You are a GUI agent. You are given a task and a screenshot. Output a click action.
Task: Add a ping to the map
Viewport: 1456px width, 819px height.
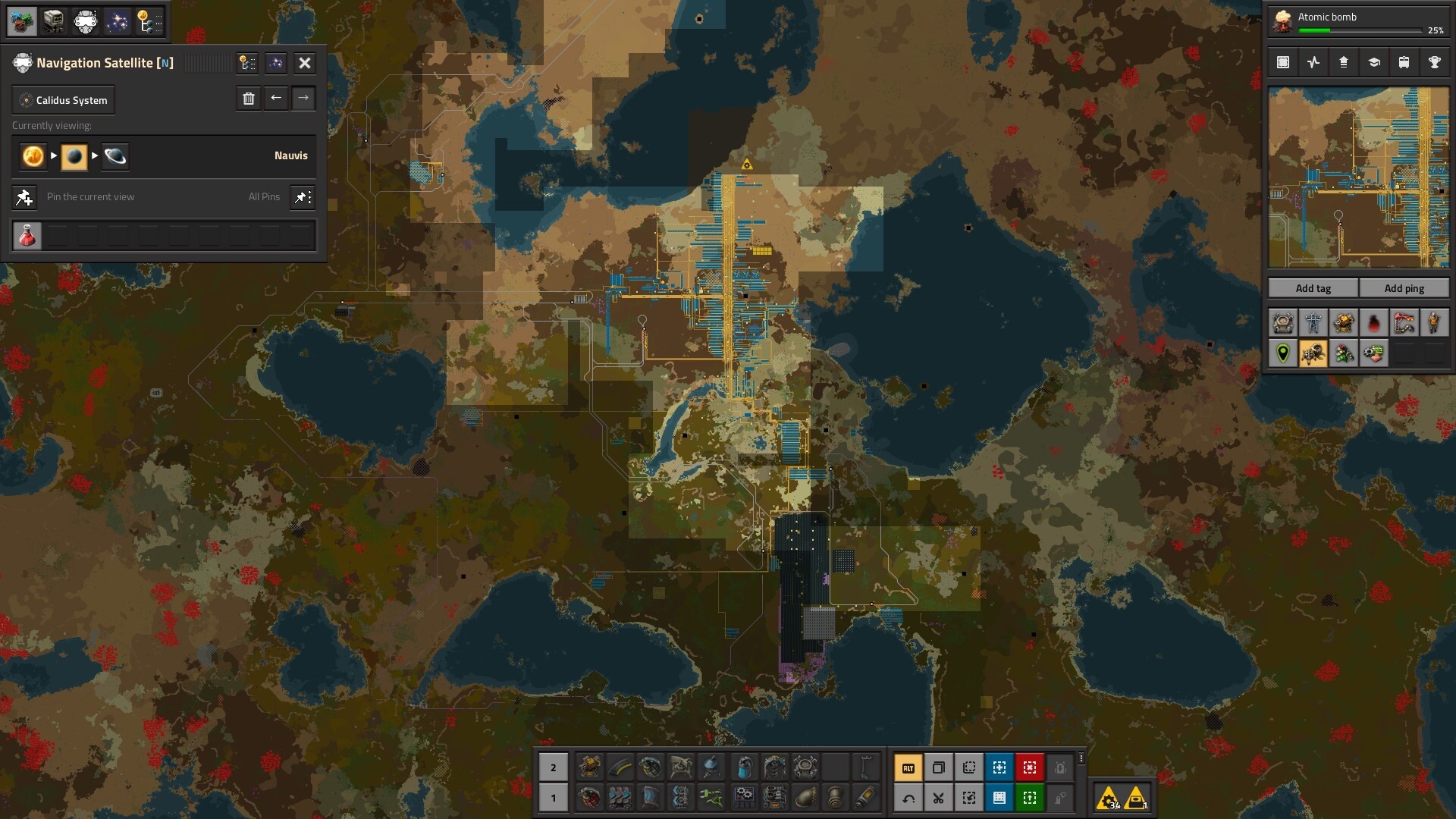click(x=1404, y=288)
